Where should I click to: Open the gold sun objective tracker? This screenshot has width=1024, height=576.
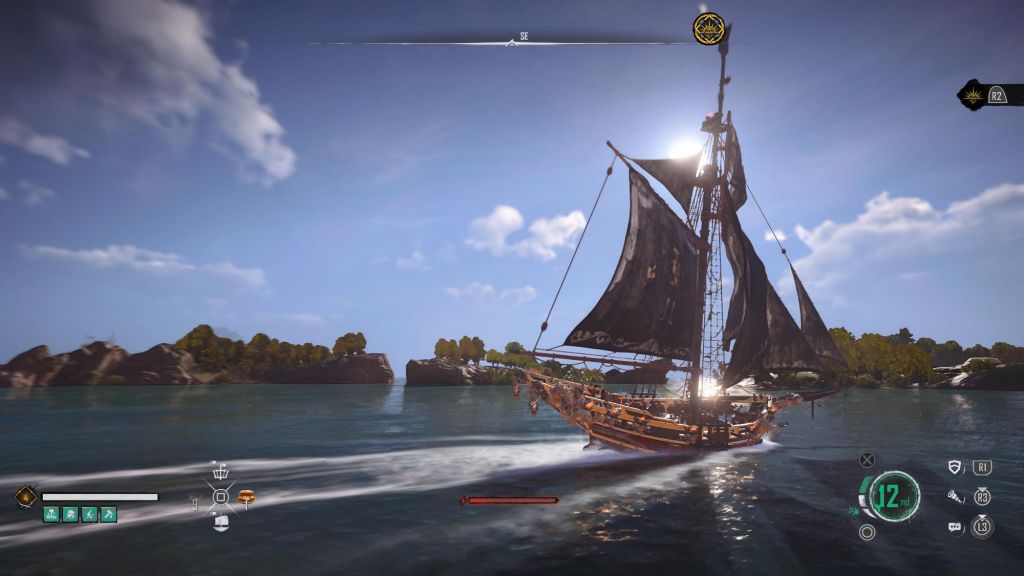point(972,95)
